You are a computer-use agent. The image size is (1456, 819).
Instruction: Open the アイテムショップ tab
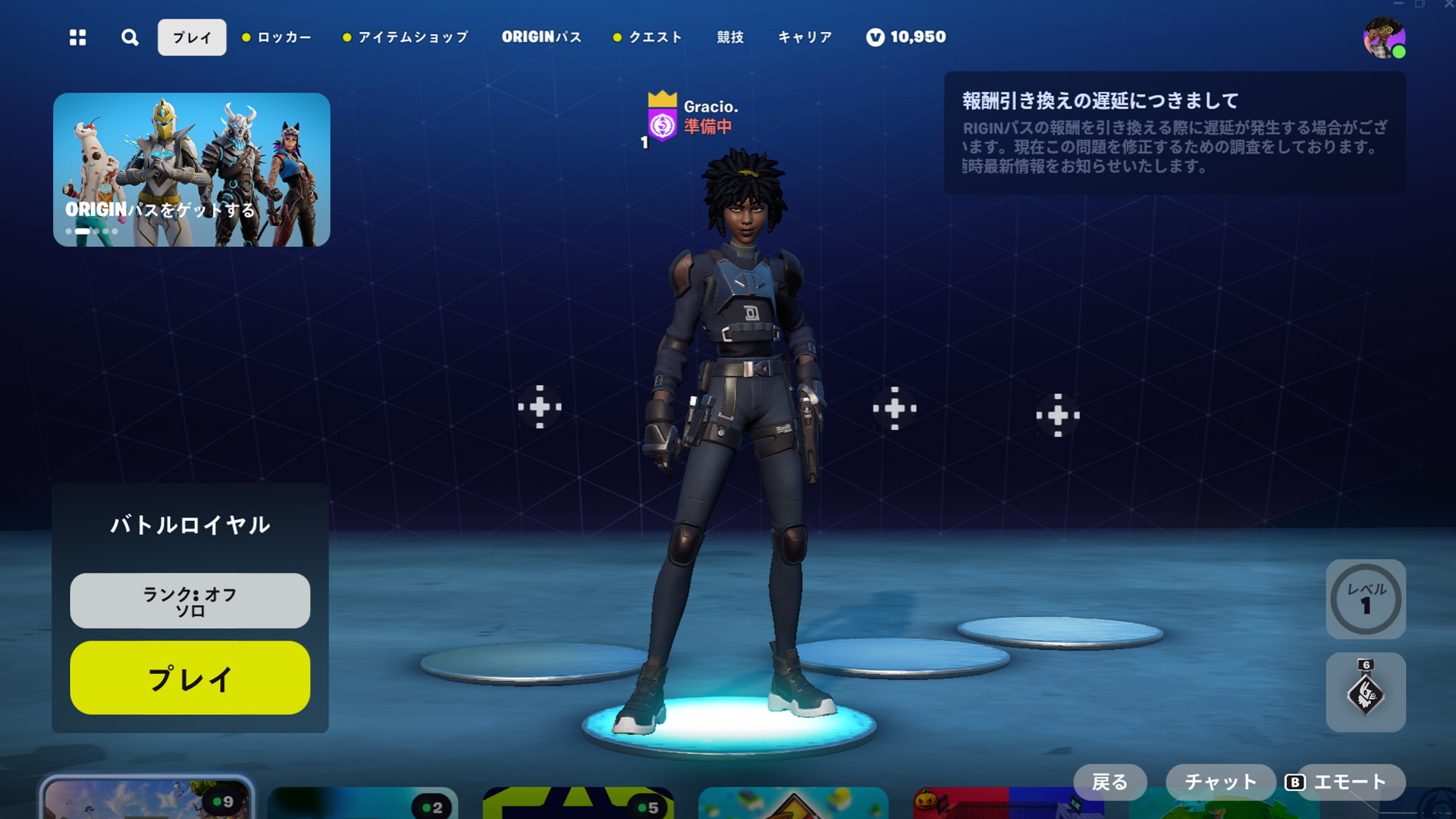click(x=411, y=36)
